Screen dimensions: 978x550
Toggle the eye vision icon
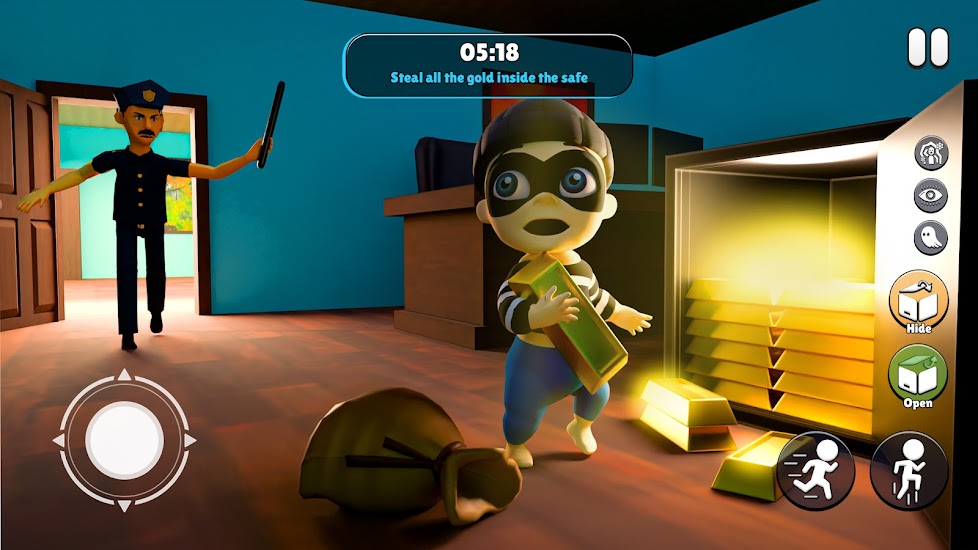930,196
